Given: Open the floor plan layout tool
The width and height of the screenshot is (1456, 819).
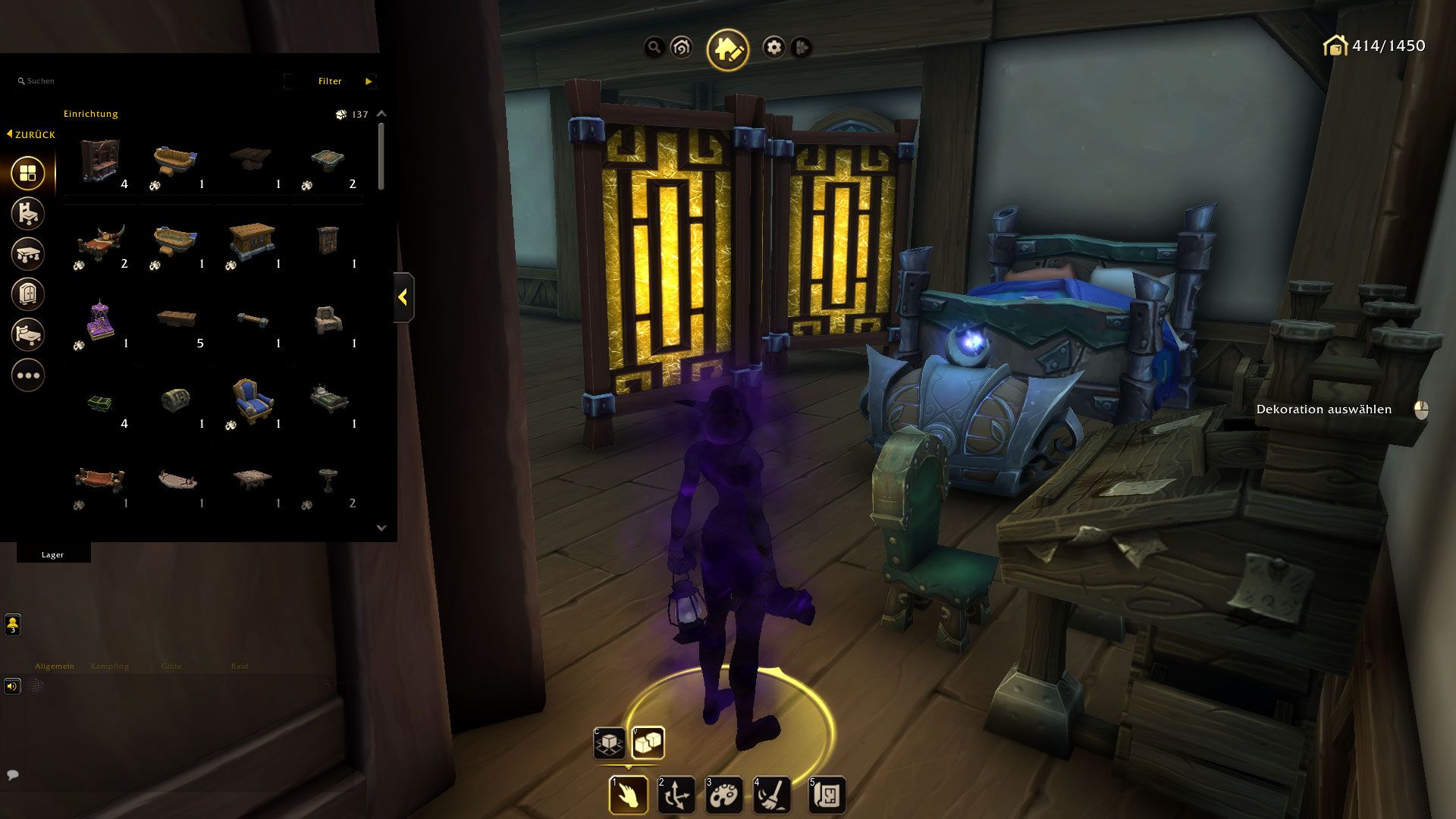Looking at the screenshot, I should pos(826,795).
